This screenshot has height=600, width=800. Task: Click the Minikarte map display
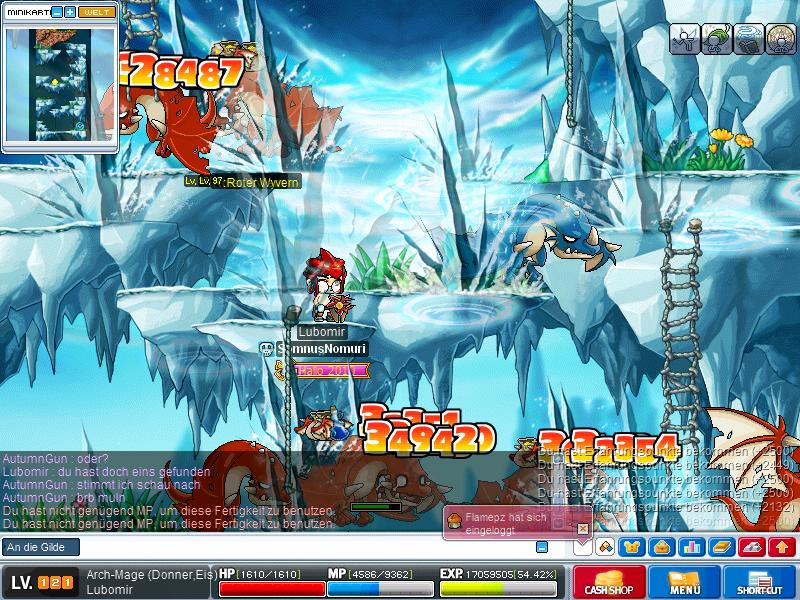pyautogui.click(x=60, y=84)
